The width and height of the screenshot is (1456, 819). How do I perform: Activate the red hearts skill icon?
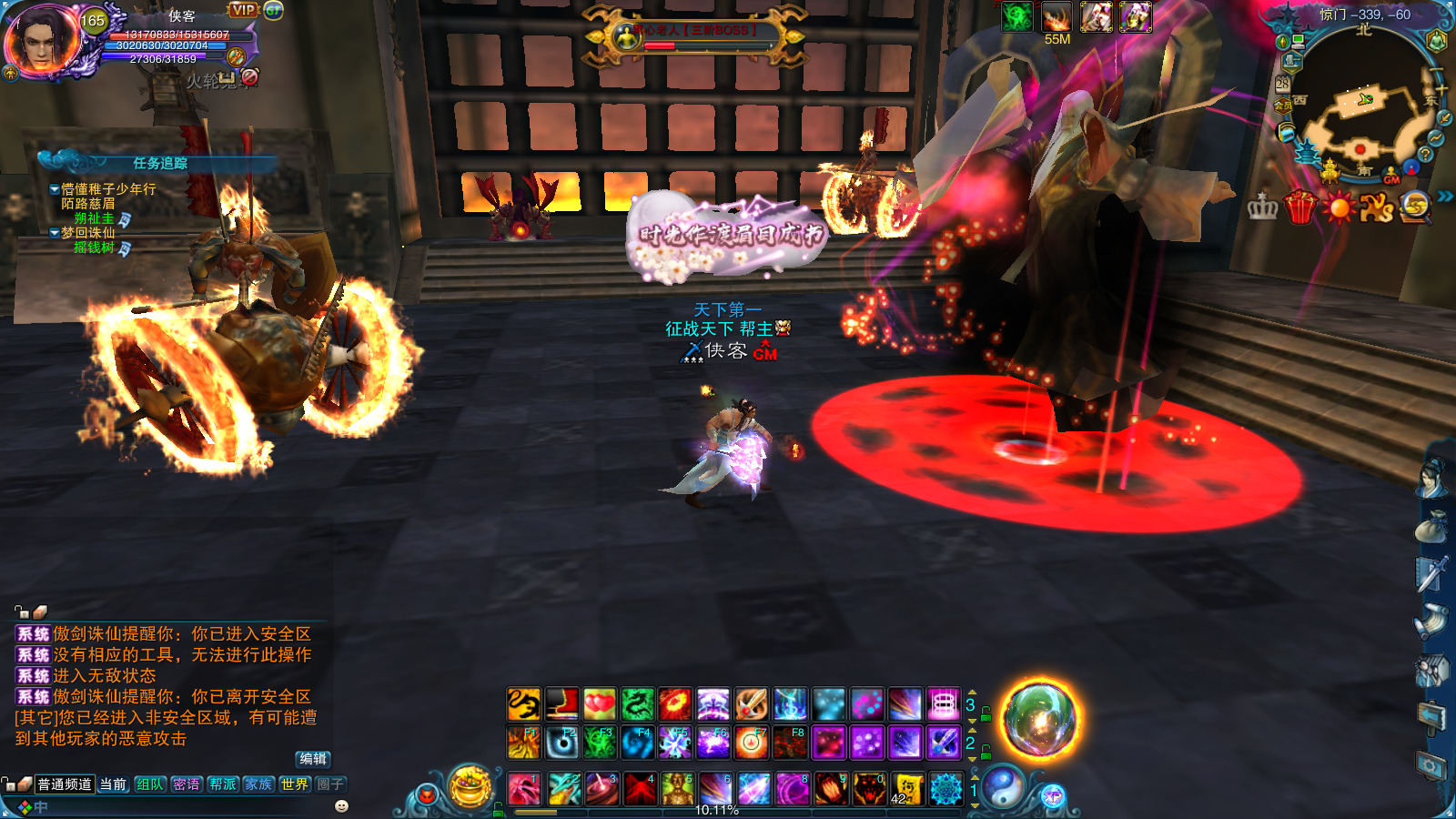click(x=599, y=704)
